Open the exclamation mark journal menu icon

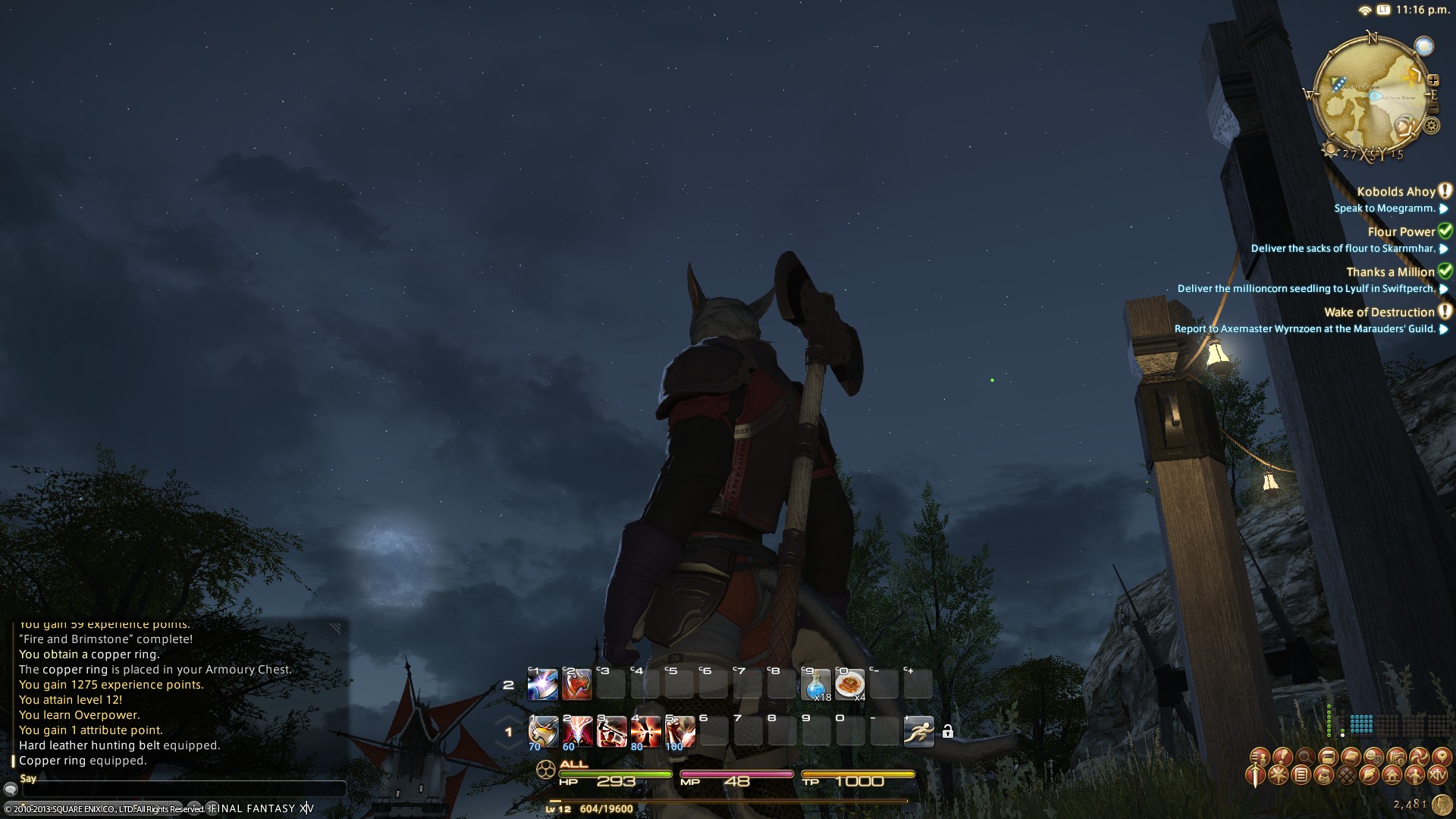click(1282, 757)
